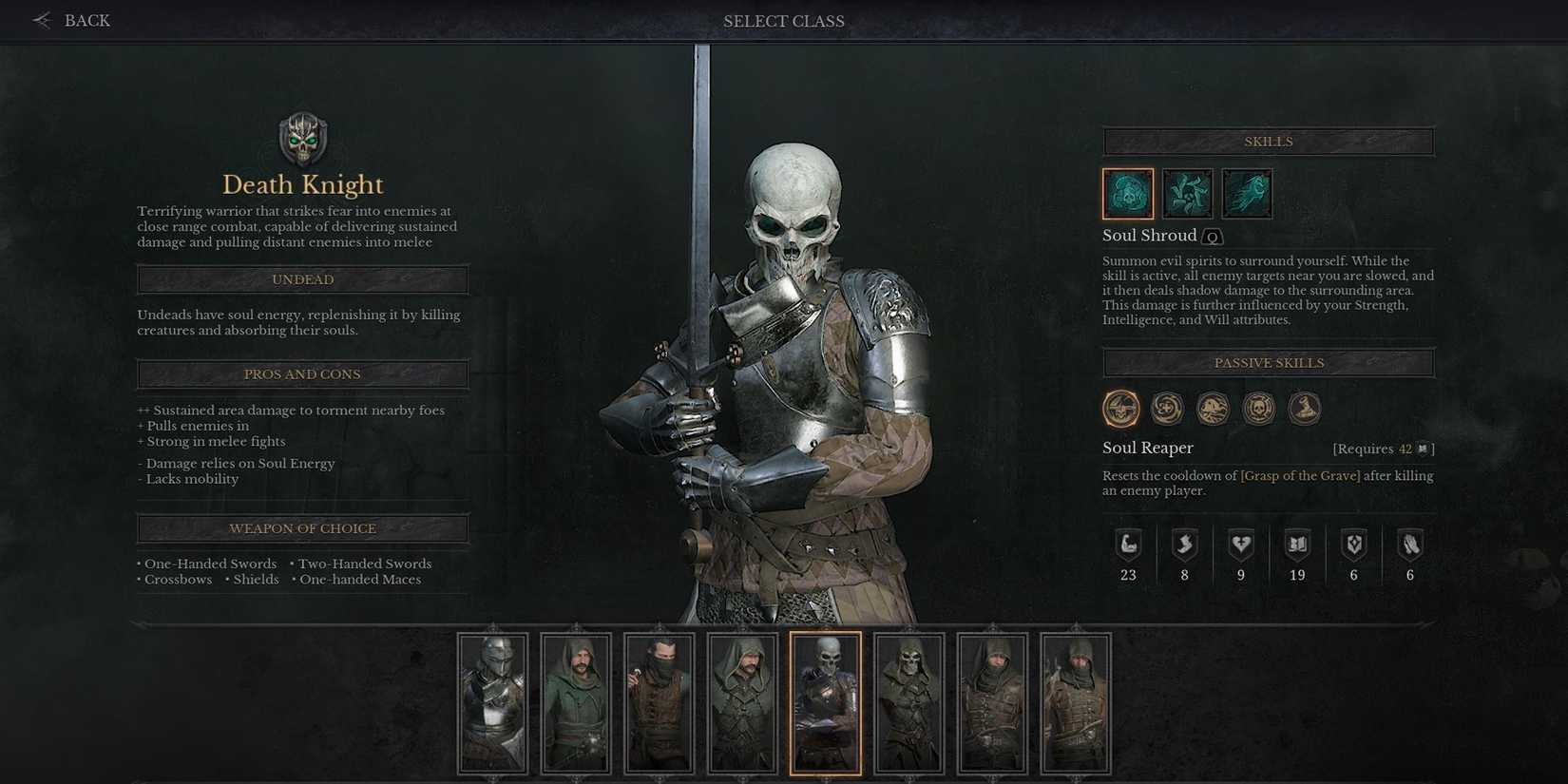
Task: Click the heart attribute icon showing 9
Action: [x=1241, y=545]
